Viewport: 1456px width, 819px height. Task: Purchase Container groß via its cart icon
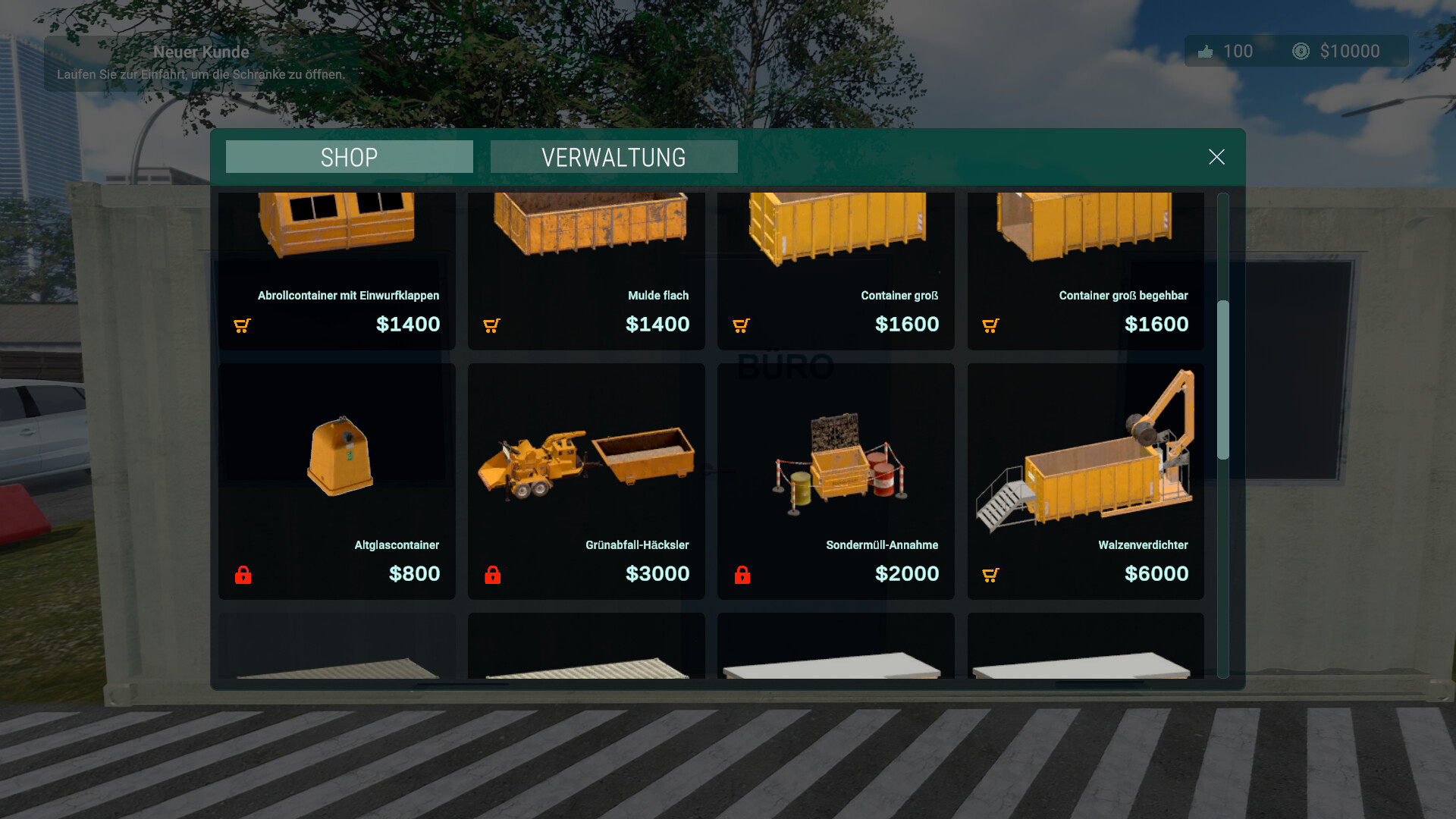pyautogui.click(x=741, y=325)
